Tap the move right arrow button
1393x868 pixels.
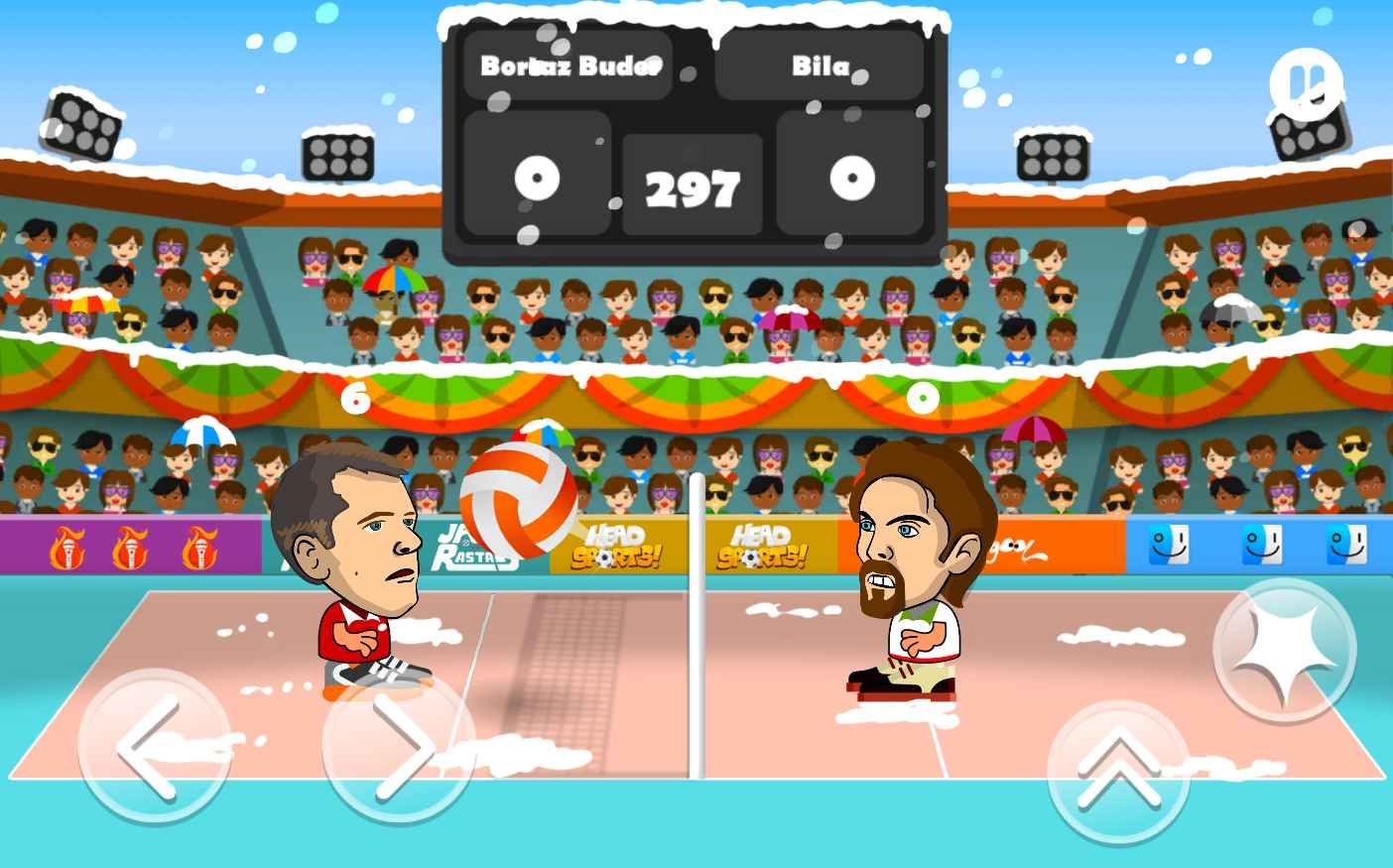(397, 746)
